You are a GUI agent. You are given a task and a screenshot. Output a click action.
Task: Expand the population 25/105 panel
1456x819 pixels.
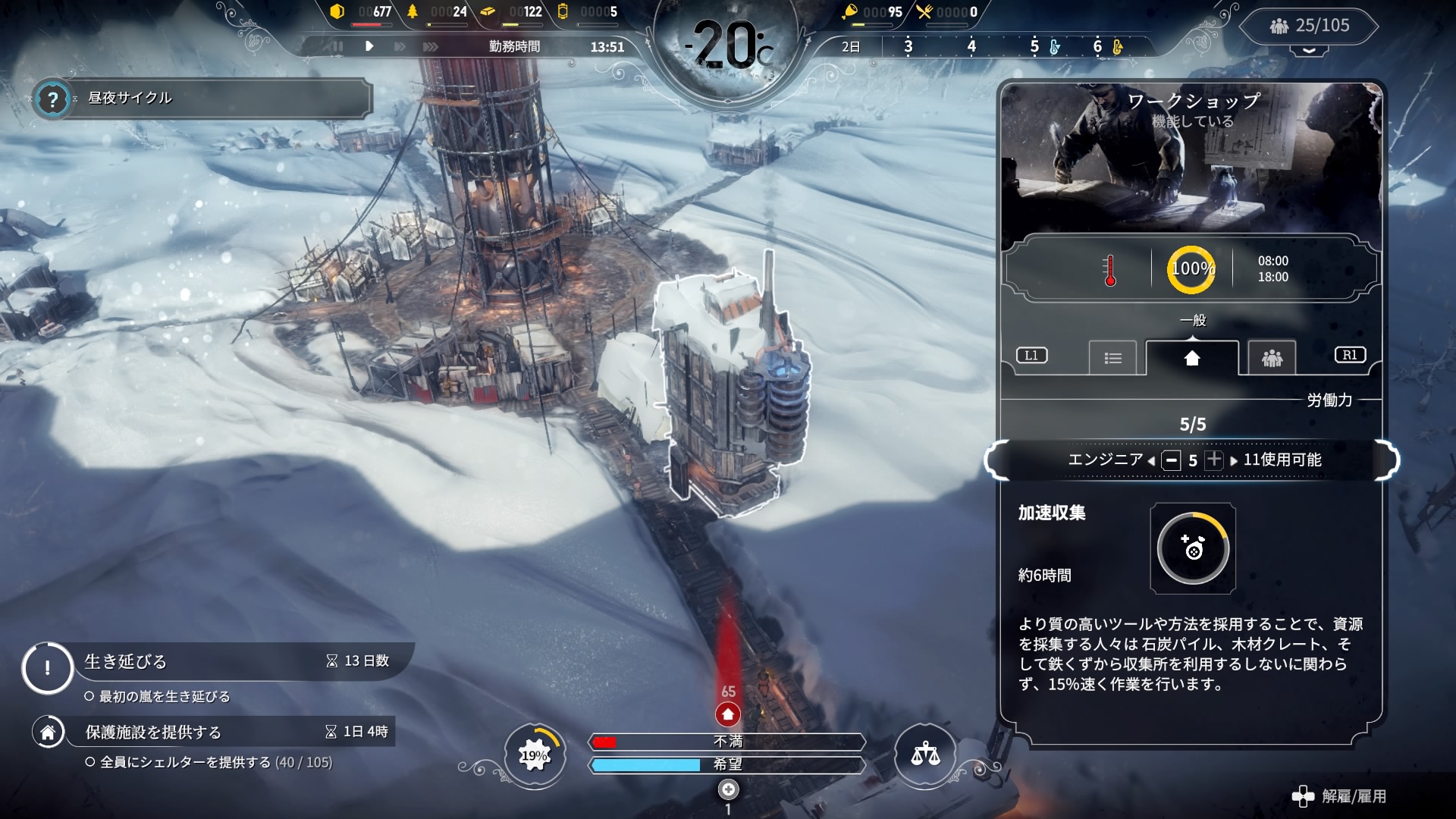point(1310,27)
